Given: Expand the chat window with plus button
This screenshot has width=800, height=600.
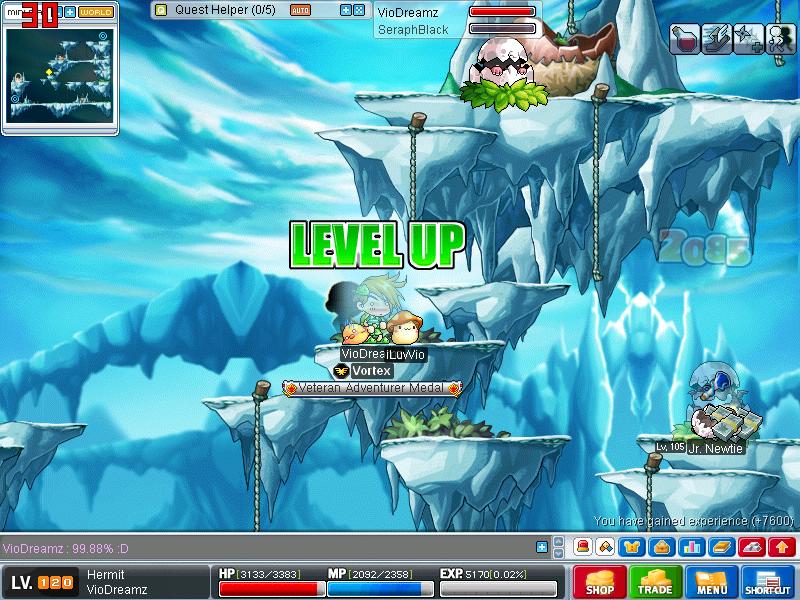Looking at the screenshot, I should (x=542, y=547).
